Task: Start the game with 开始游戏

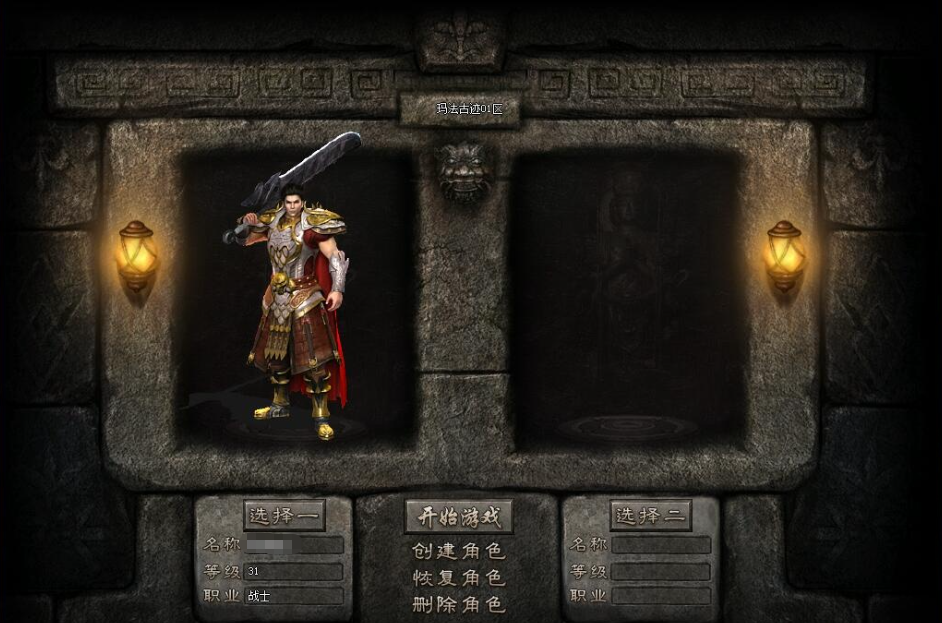Action: coord(459,517)
